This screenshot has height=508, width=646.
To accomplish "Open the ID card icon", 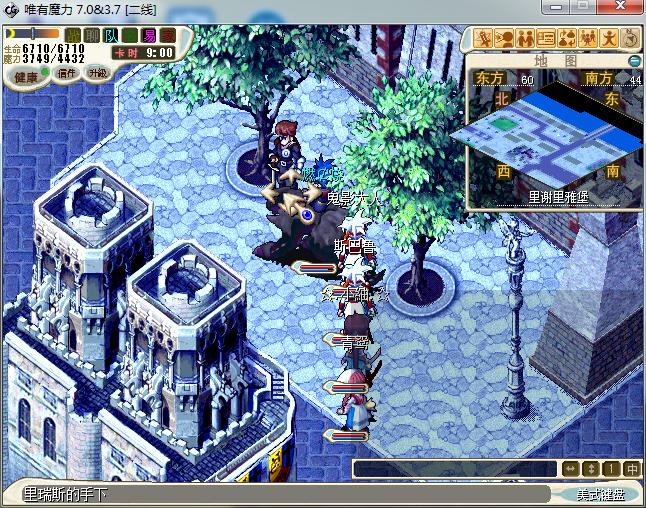I will [546, 39].
